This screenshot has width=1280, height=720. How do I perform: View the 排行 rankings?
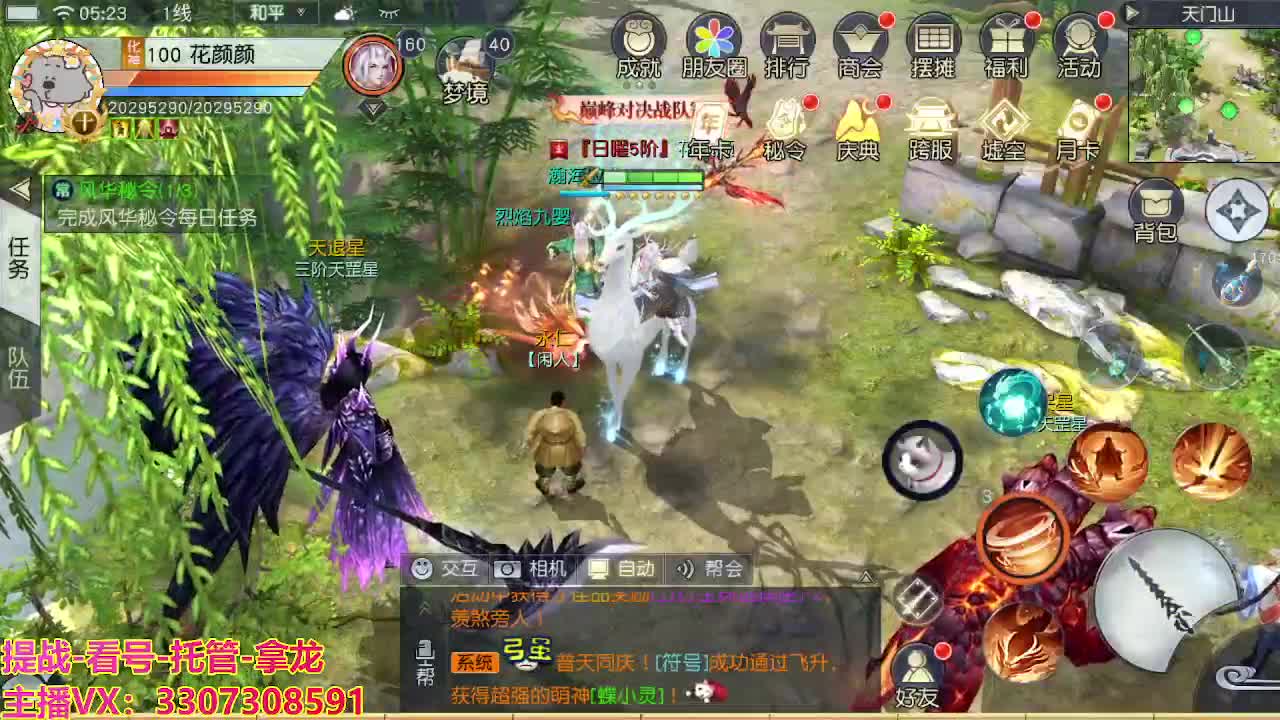pos(786,45)
